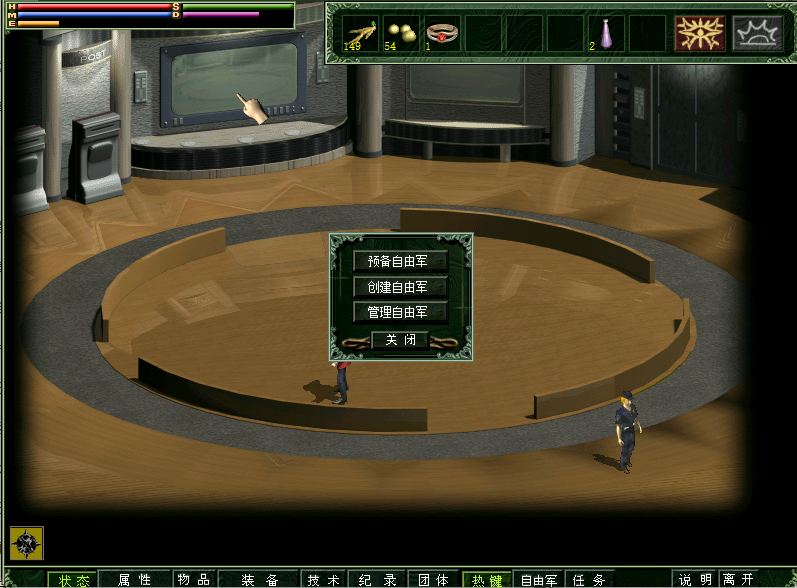
Task: Open the 状态 status tab
Action: [x=73, y=580]
